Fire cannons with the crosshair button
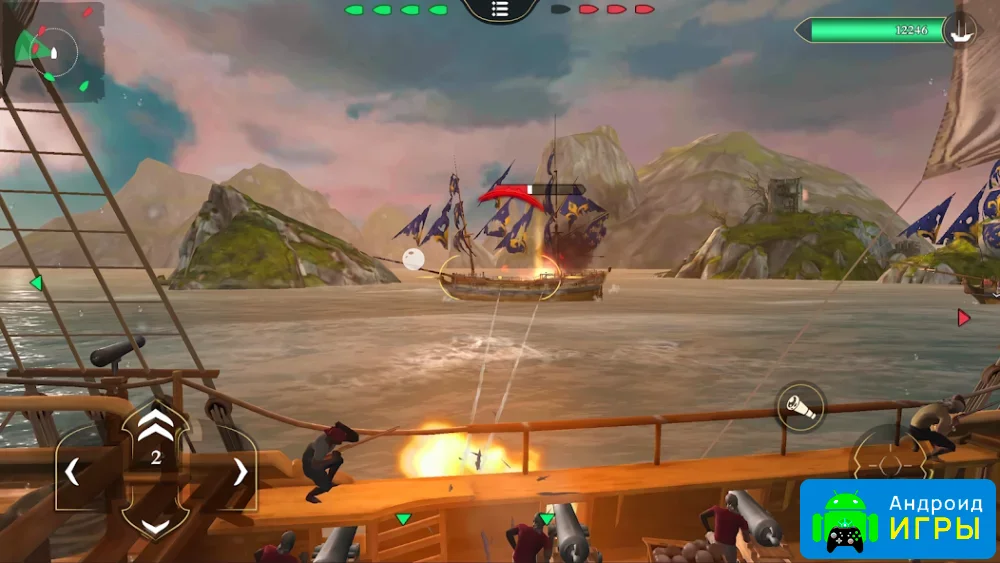The image size is (1000, 563). click(887, 463)
